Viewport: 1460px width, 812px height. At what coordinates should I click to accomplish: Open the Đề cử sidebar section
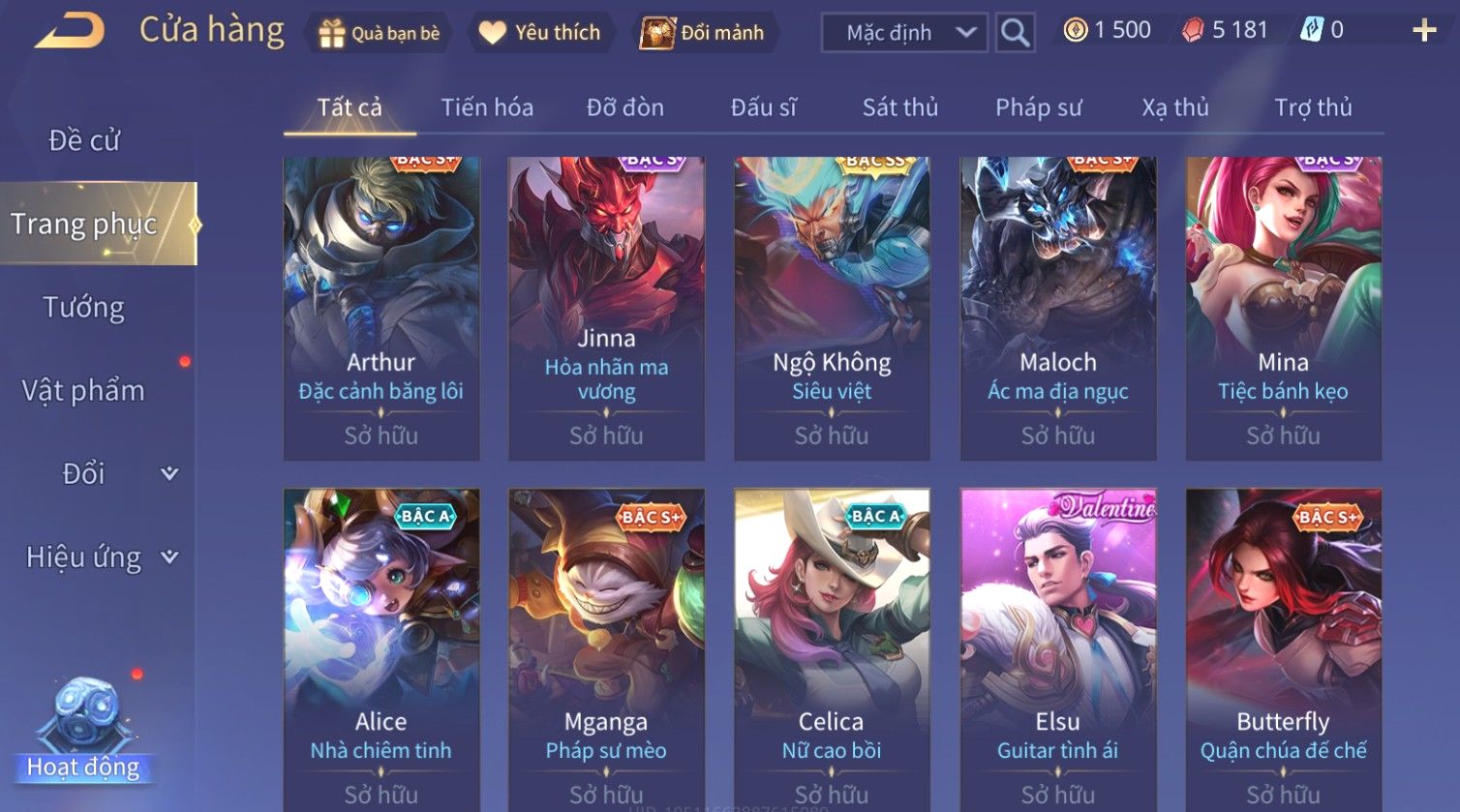click(84, 141)
